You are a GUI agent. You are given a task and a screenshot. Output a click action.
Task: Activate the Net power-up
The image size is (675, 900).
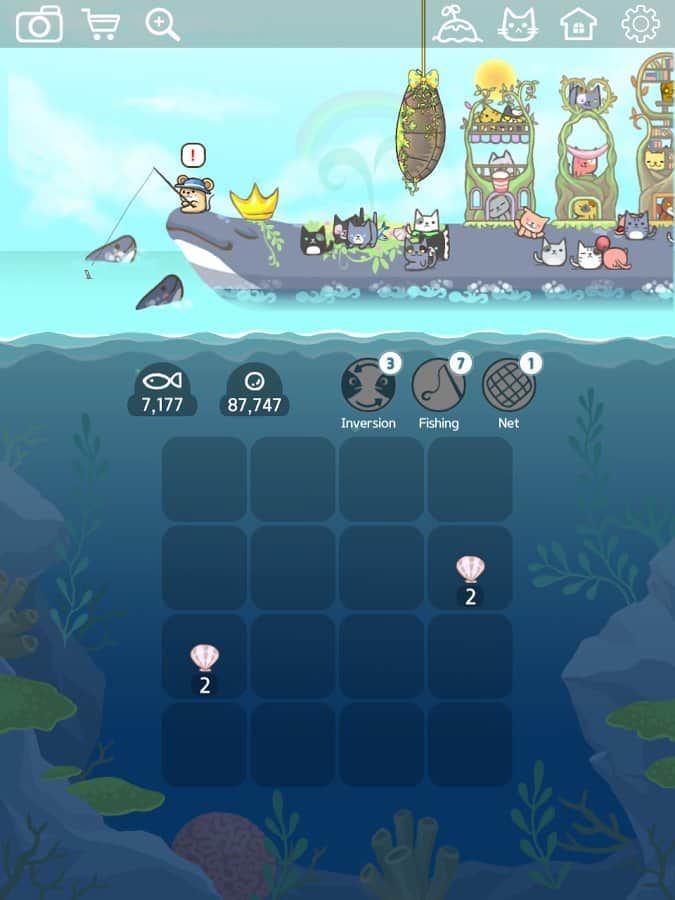(x=509, y=386)
